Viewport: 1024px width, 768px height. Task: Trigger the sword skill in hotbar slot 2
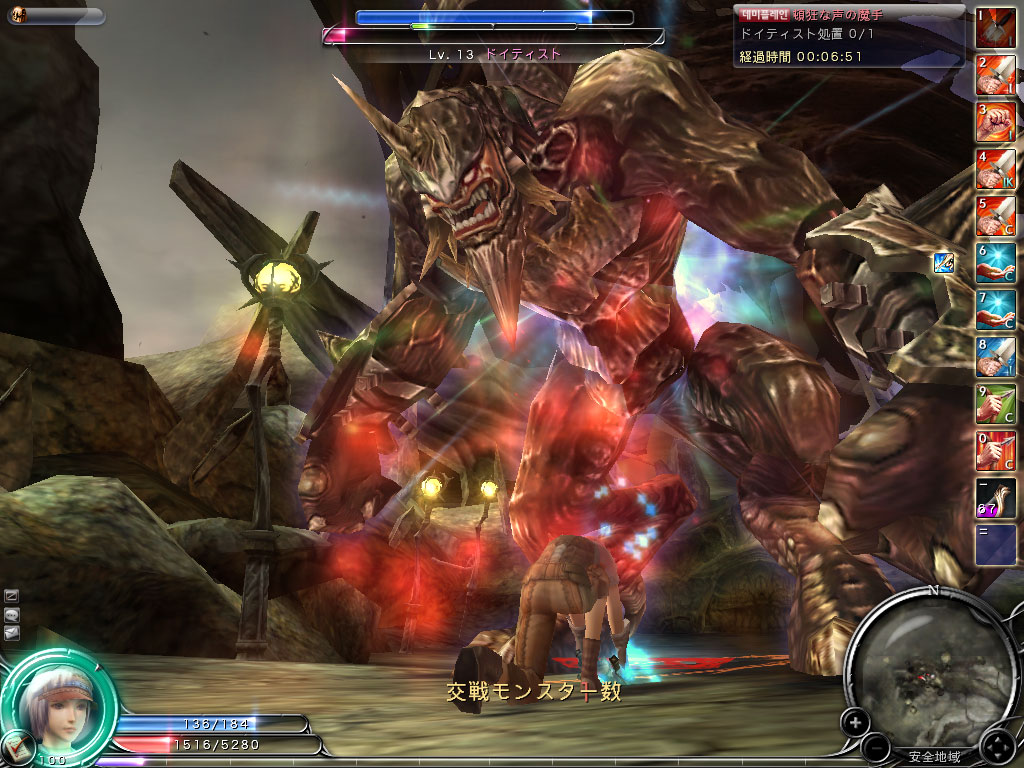[995, 76]
